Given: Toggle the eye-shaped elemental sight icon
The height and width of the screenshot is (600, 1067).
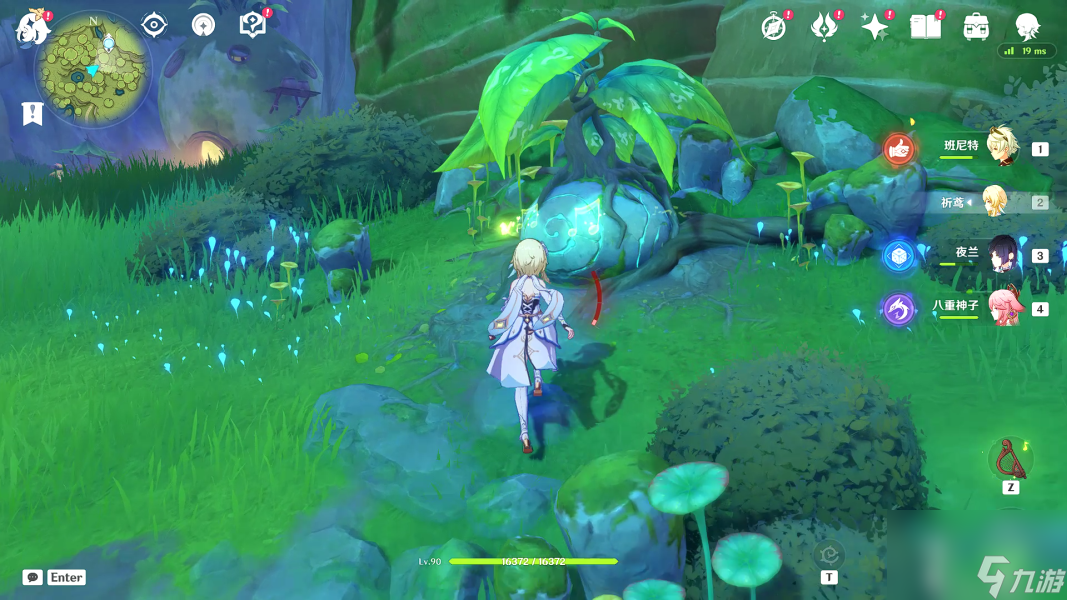Looking at the screenshot, I should [x=154, y=24].
